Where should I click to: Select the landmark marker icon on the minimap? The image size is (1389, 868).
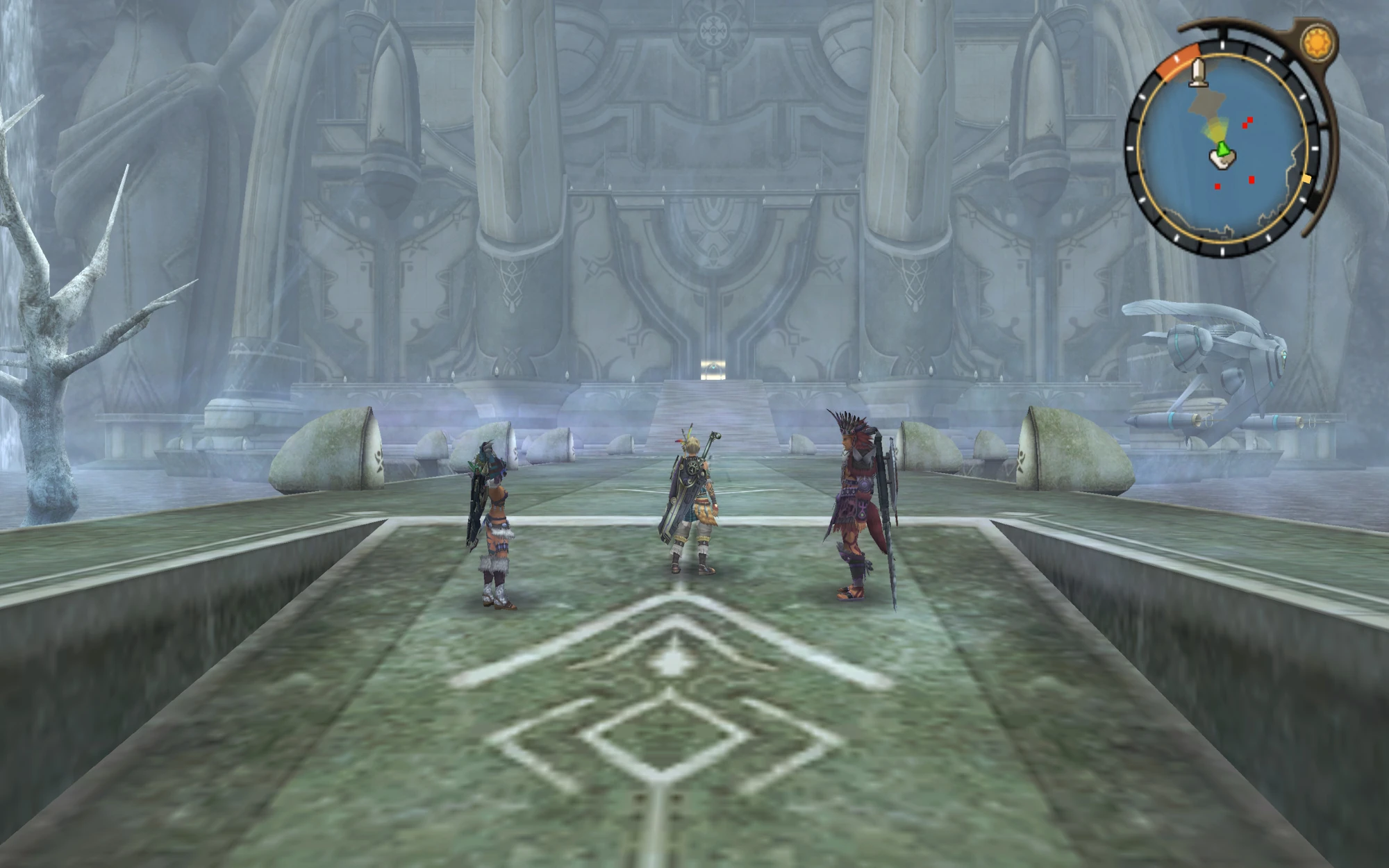pyautogui.click(x=1199, y=73)
